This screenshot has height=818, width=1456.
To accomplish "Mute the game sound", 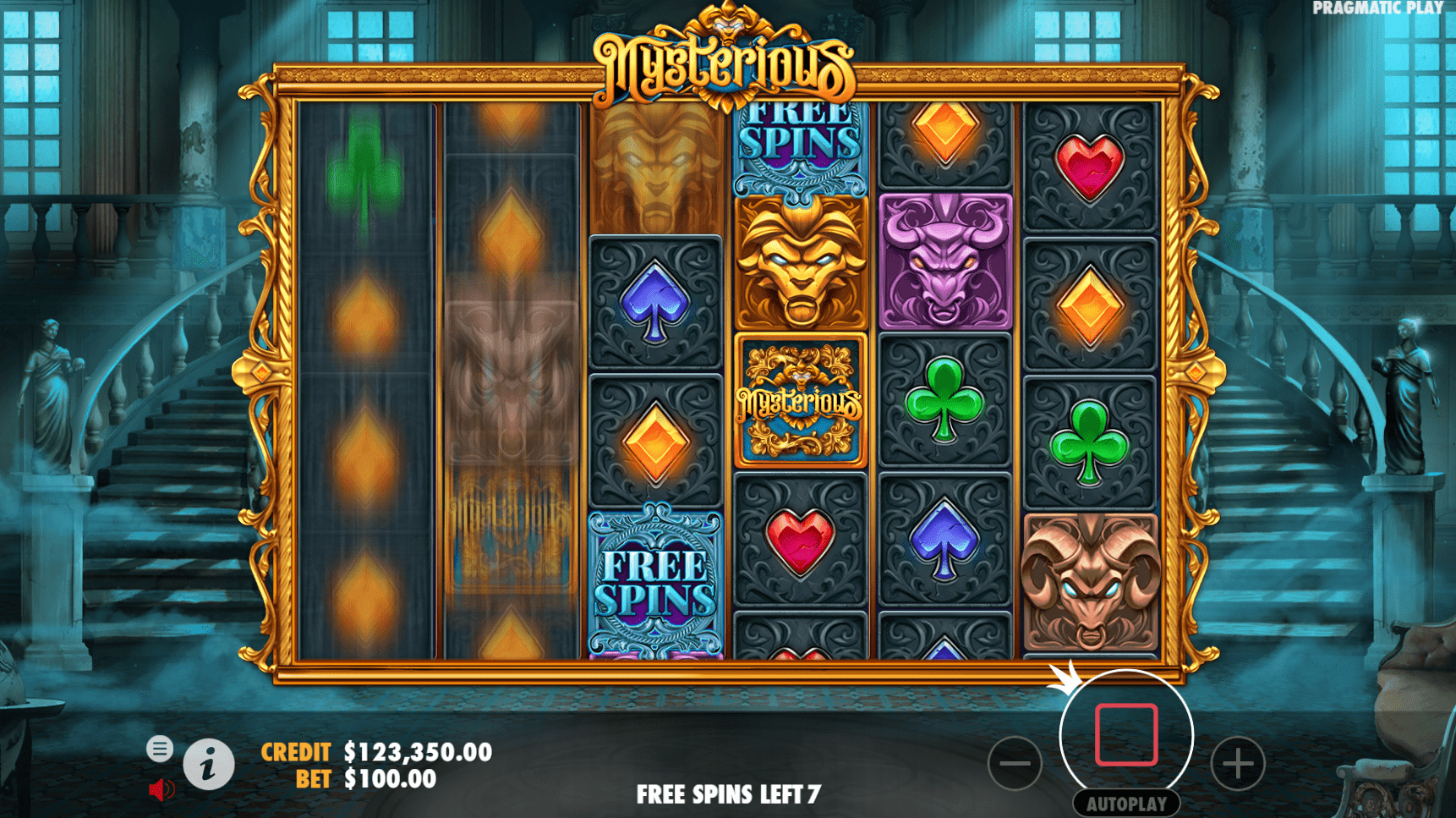I will 161,789.
